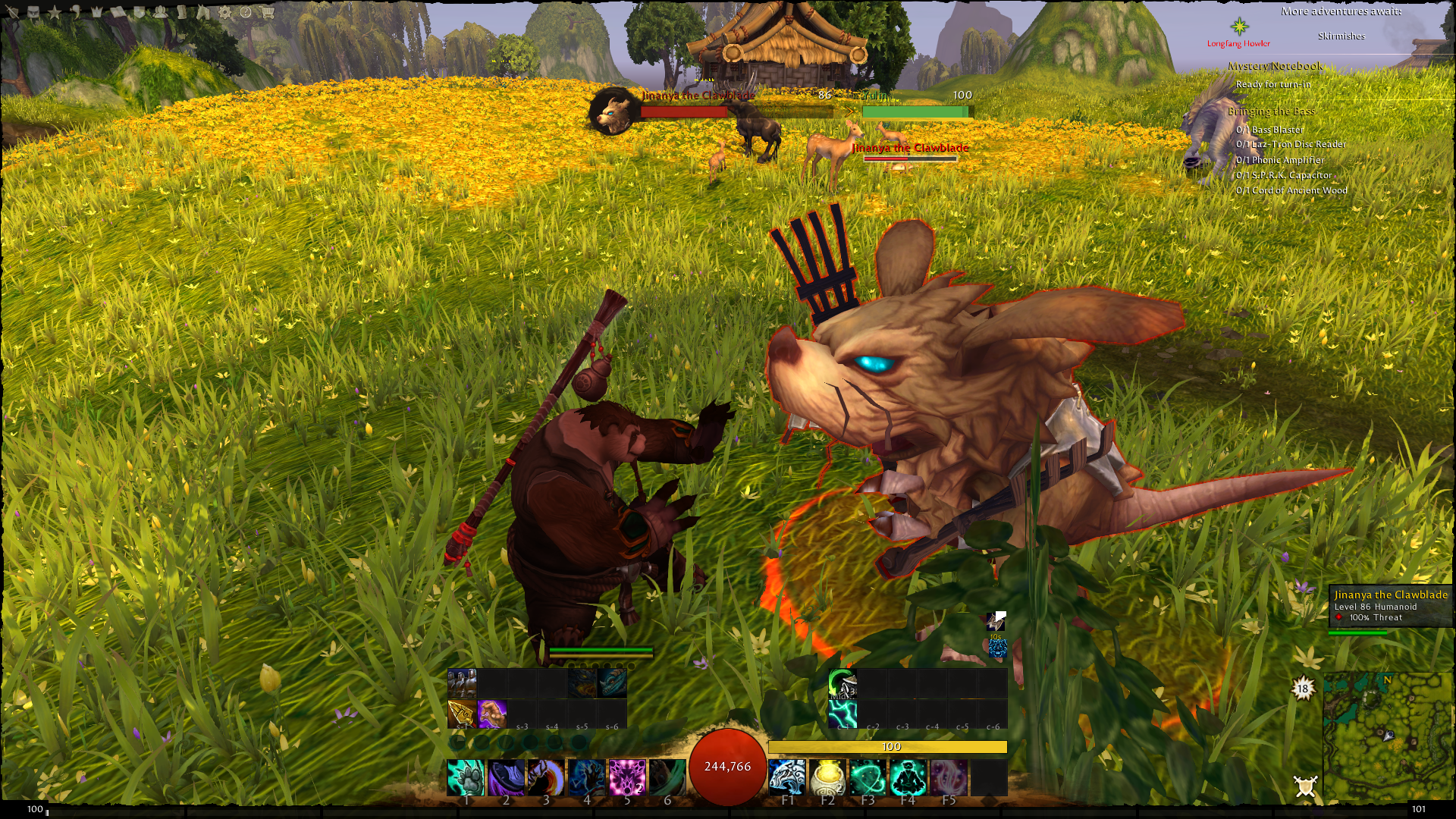Screen dimensions: 1456x819
Task: Open the star icon in the top menu
Action: (55, 12)
